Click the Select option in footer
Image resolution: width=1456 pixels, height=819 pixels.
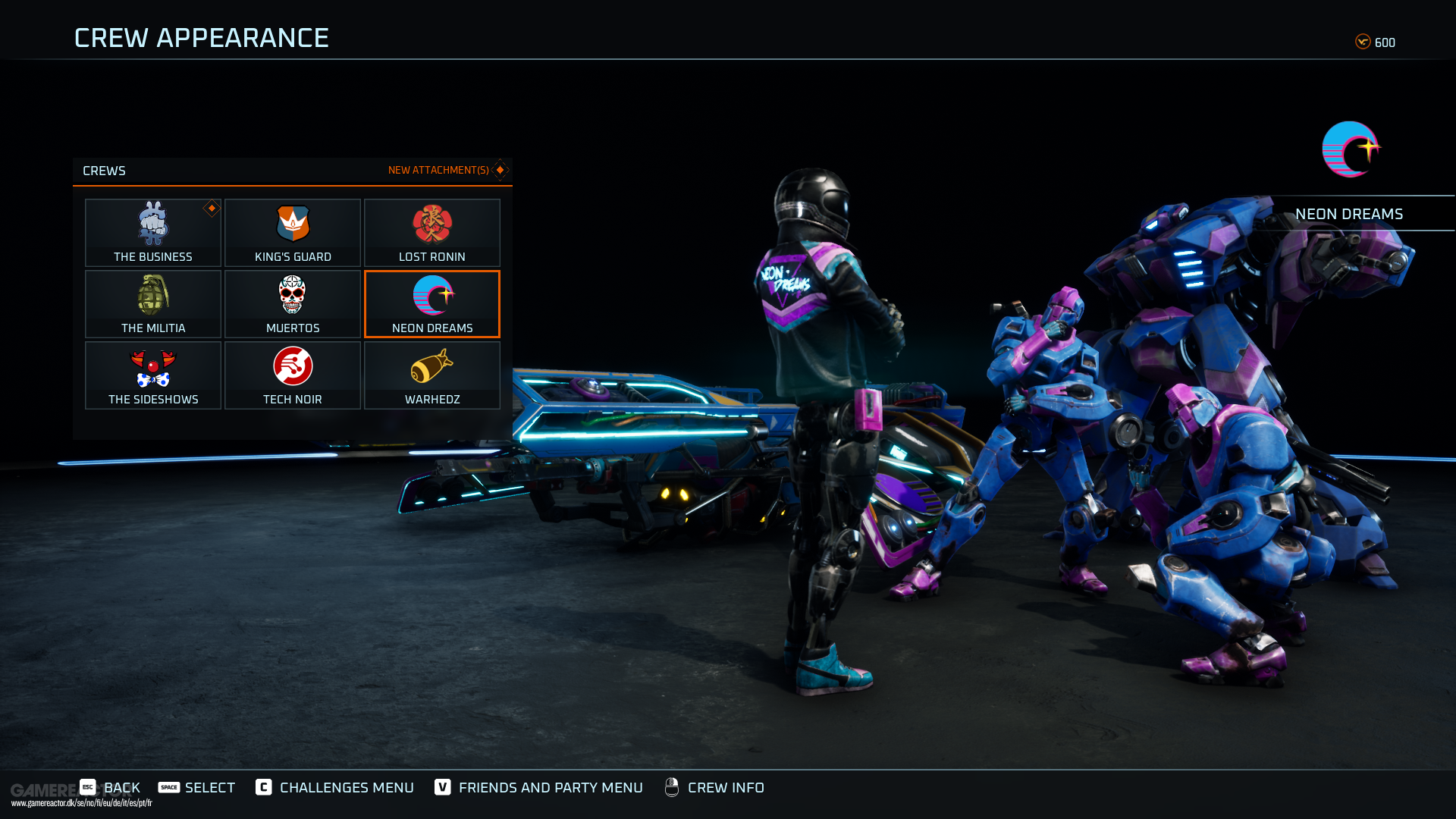click(197, 787)
